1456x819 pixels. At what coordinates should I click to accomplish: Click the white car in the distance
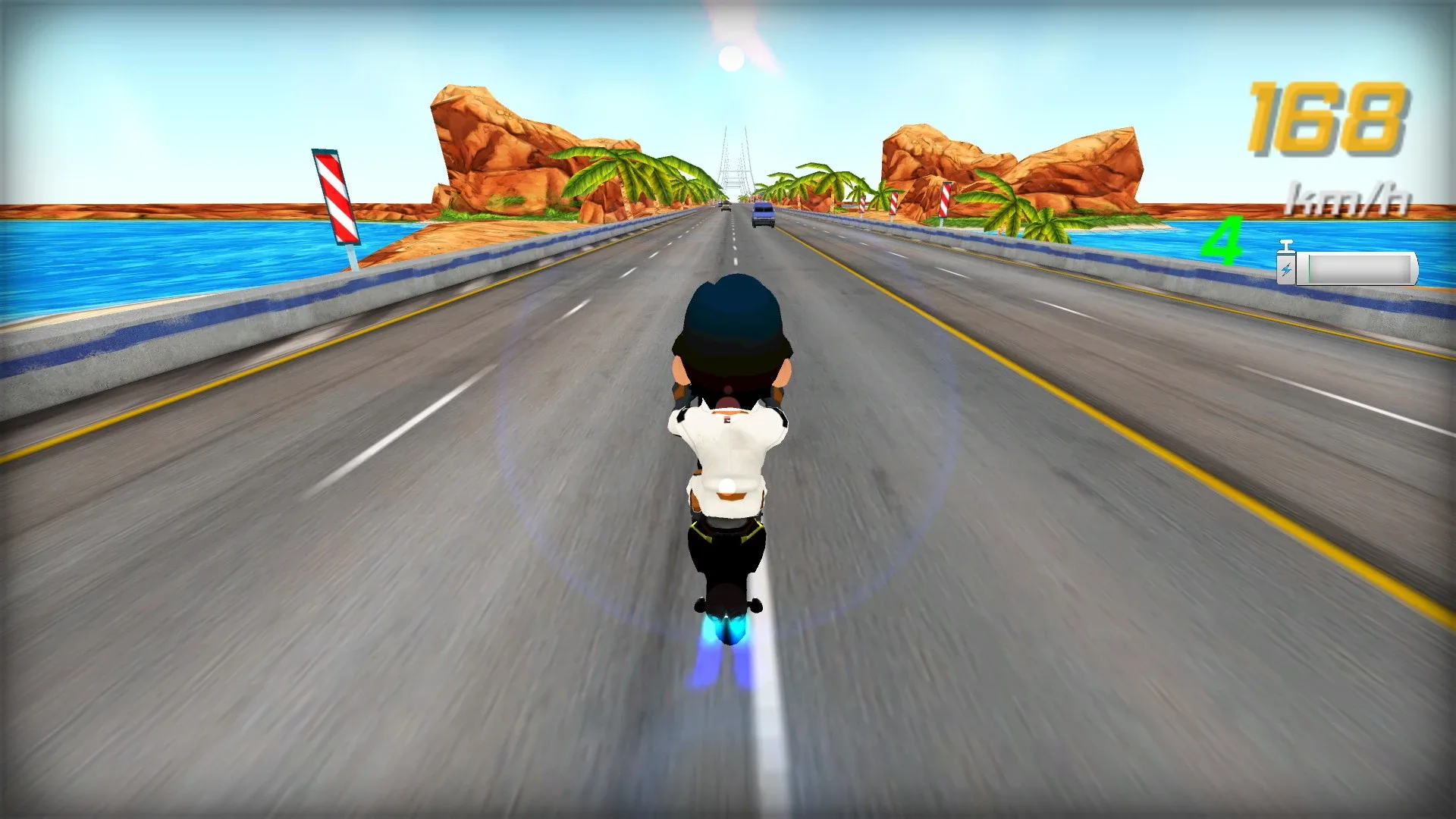click(x=726, y=207)
